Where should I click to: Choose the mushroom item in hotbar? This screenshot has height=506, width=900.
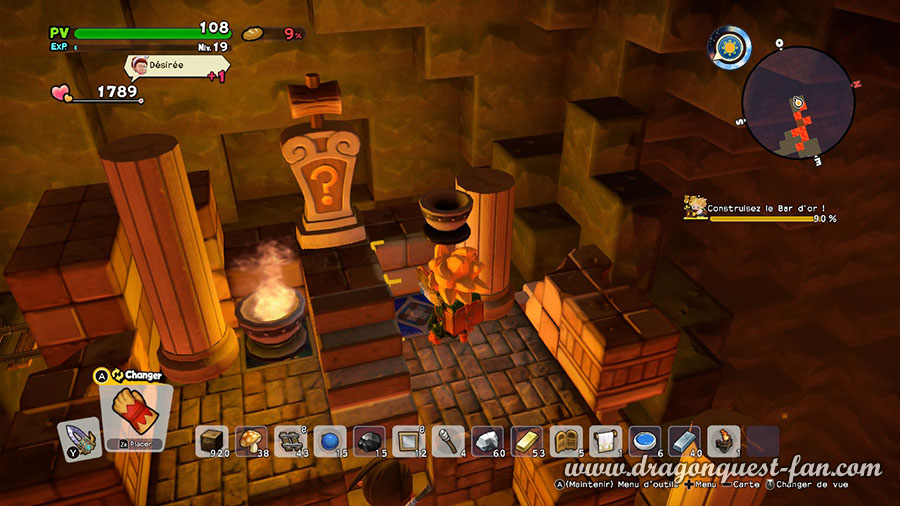coord(250,441)
